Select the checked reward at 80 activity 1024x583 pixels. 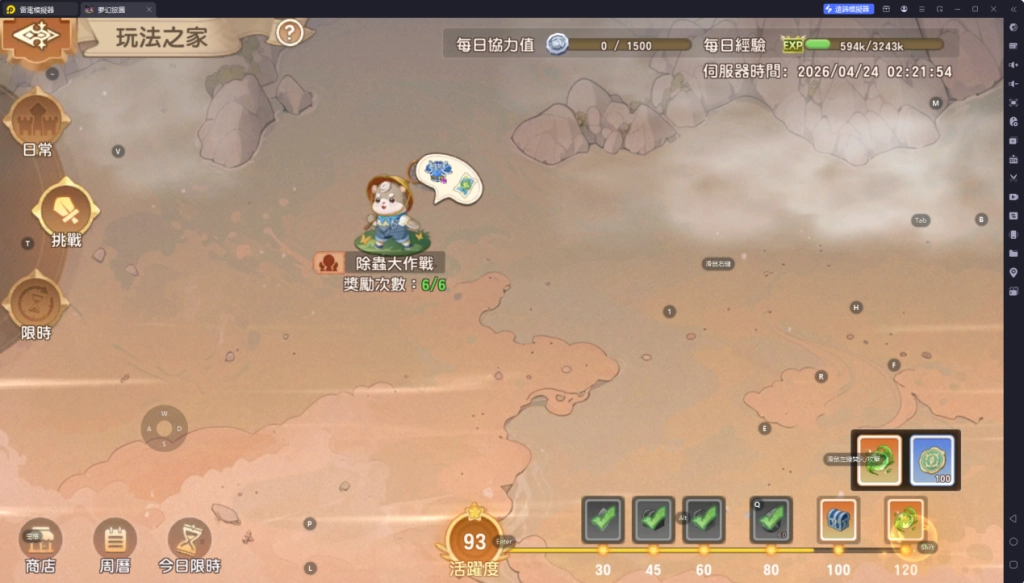(x=771, y=519)
